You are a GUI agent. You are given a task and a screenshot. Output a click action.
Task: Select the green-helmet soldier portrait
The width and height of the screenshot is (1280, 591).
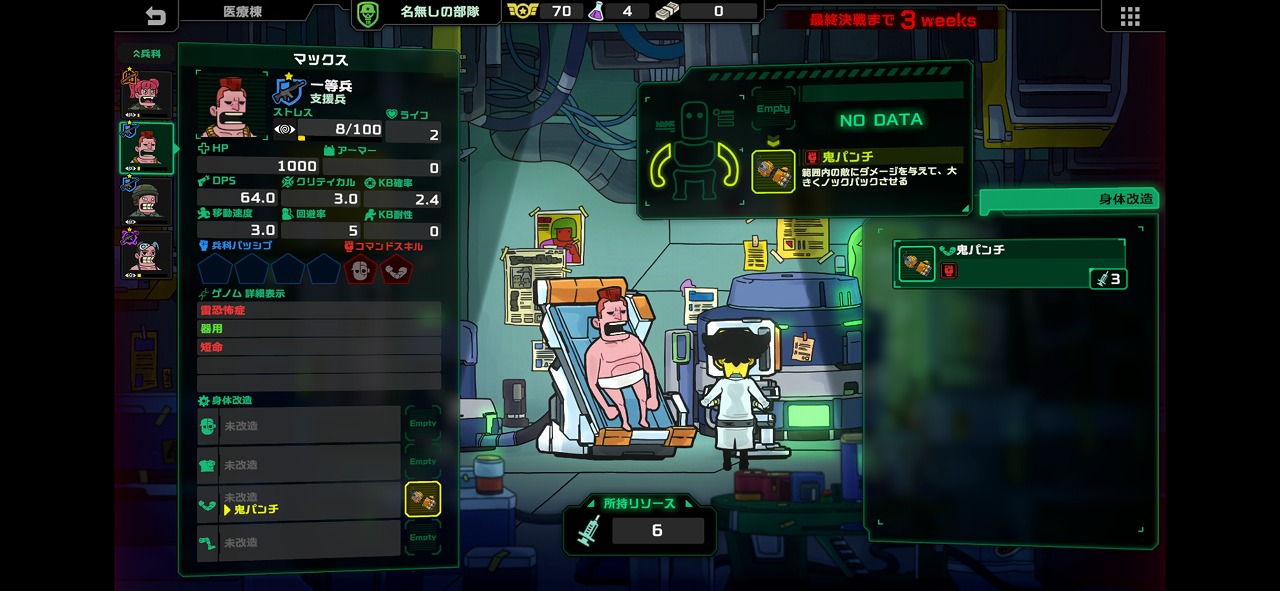pos(146,203)
